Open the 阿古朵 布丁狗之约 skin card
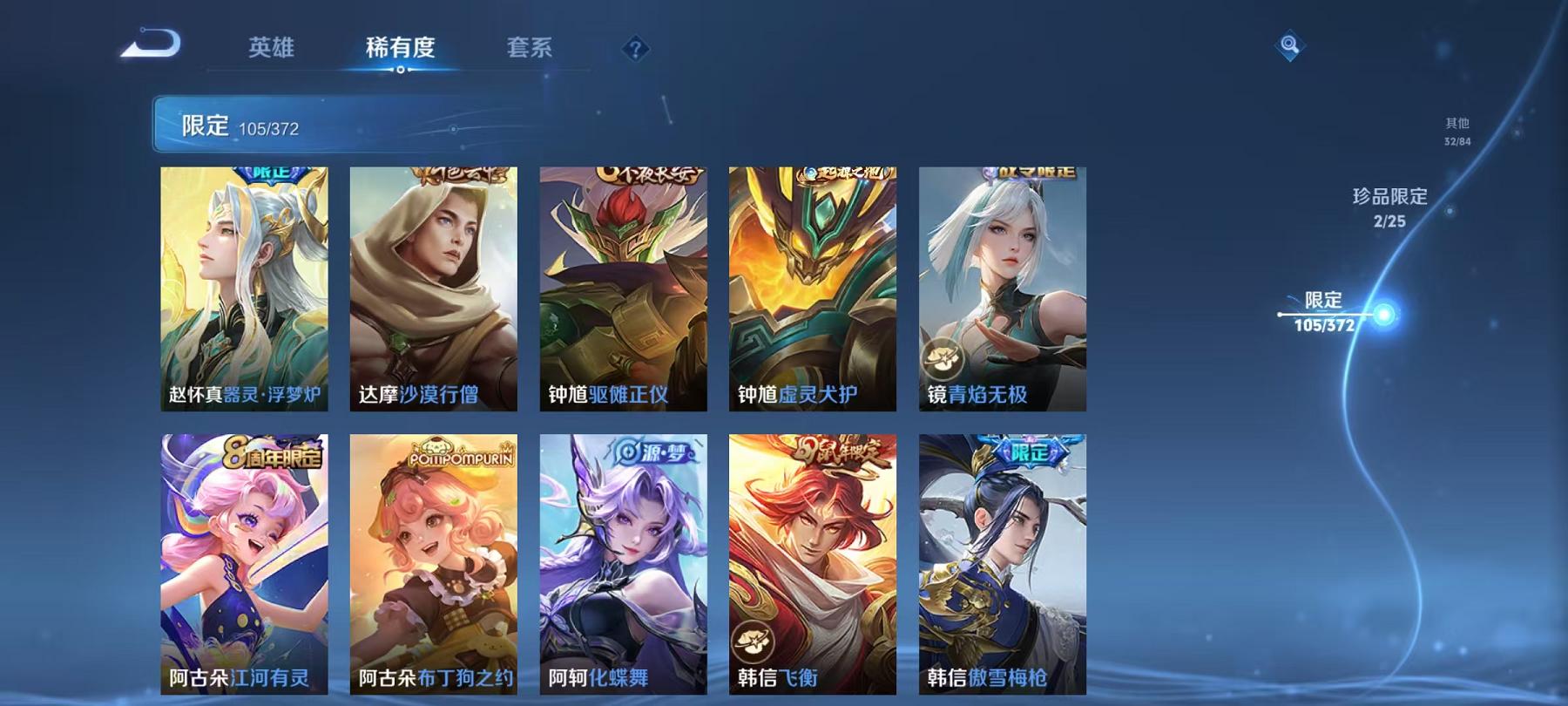Screen dimensions: 1568x706 coord(434,567)
